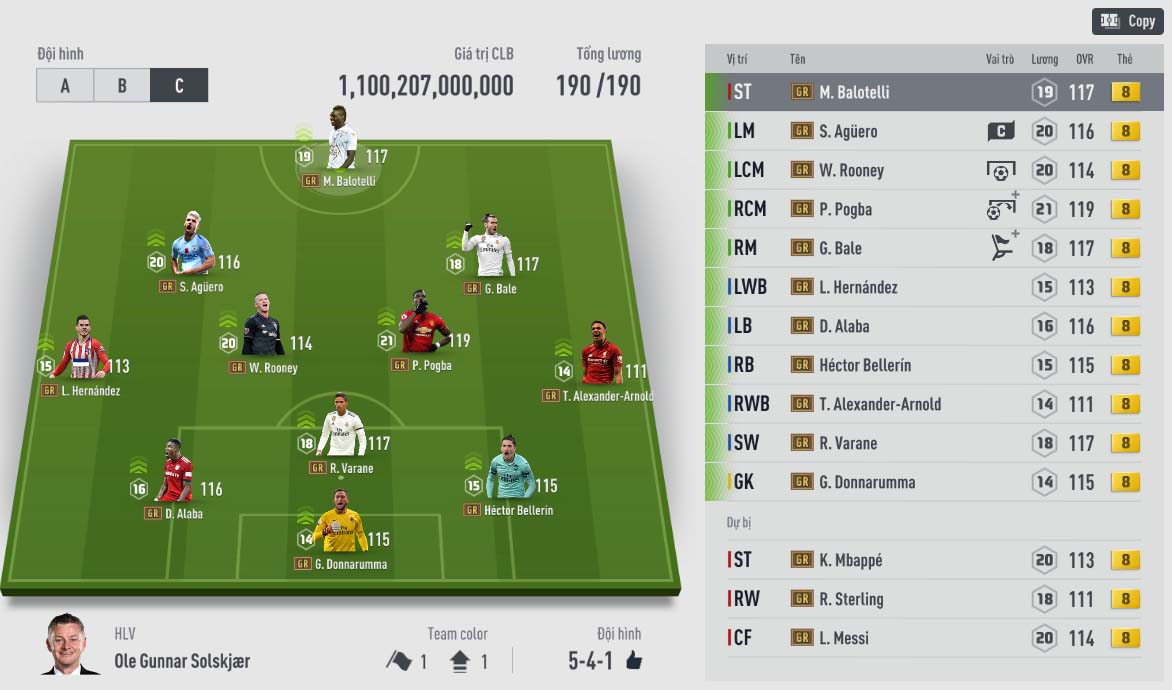1172x690 pixels.
Task: Select substitute K. Mbappé's row
Action: [x=925, y=560]
